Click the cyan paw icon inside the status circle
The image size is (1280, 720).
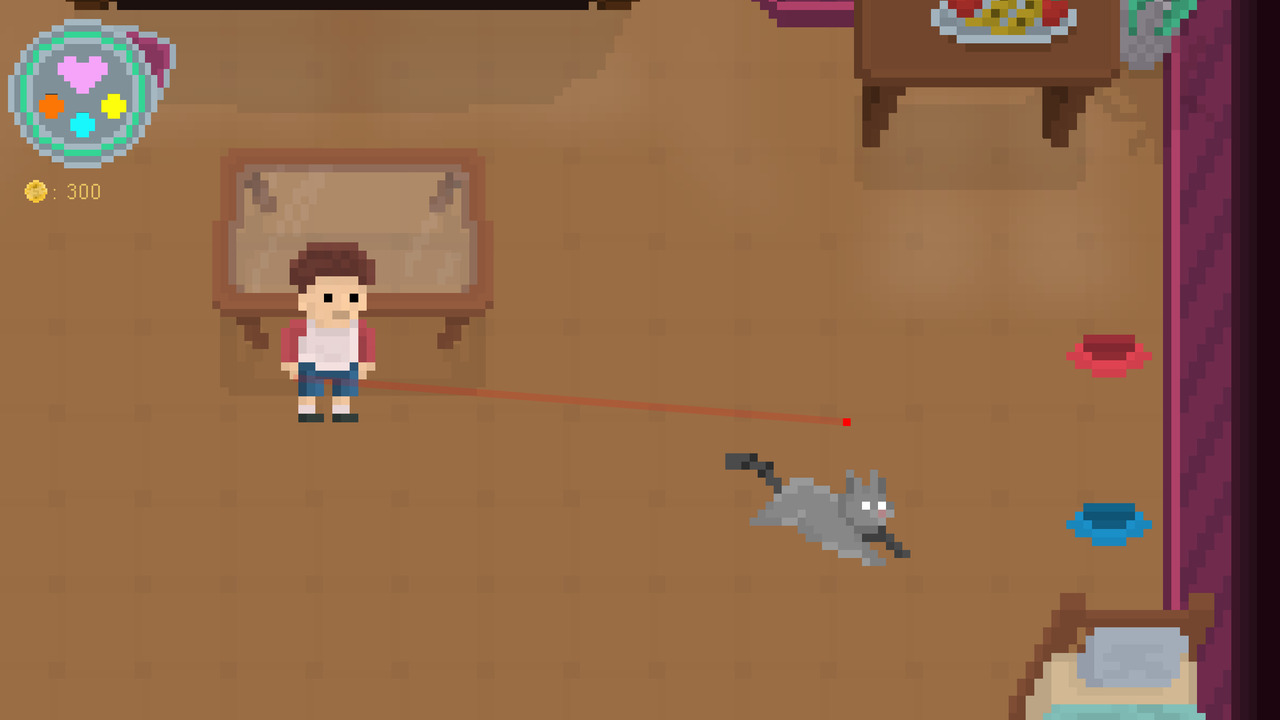click(82, 125)
